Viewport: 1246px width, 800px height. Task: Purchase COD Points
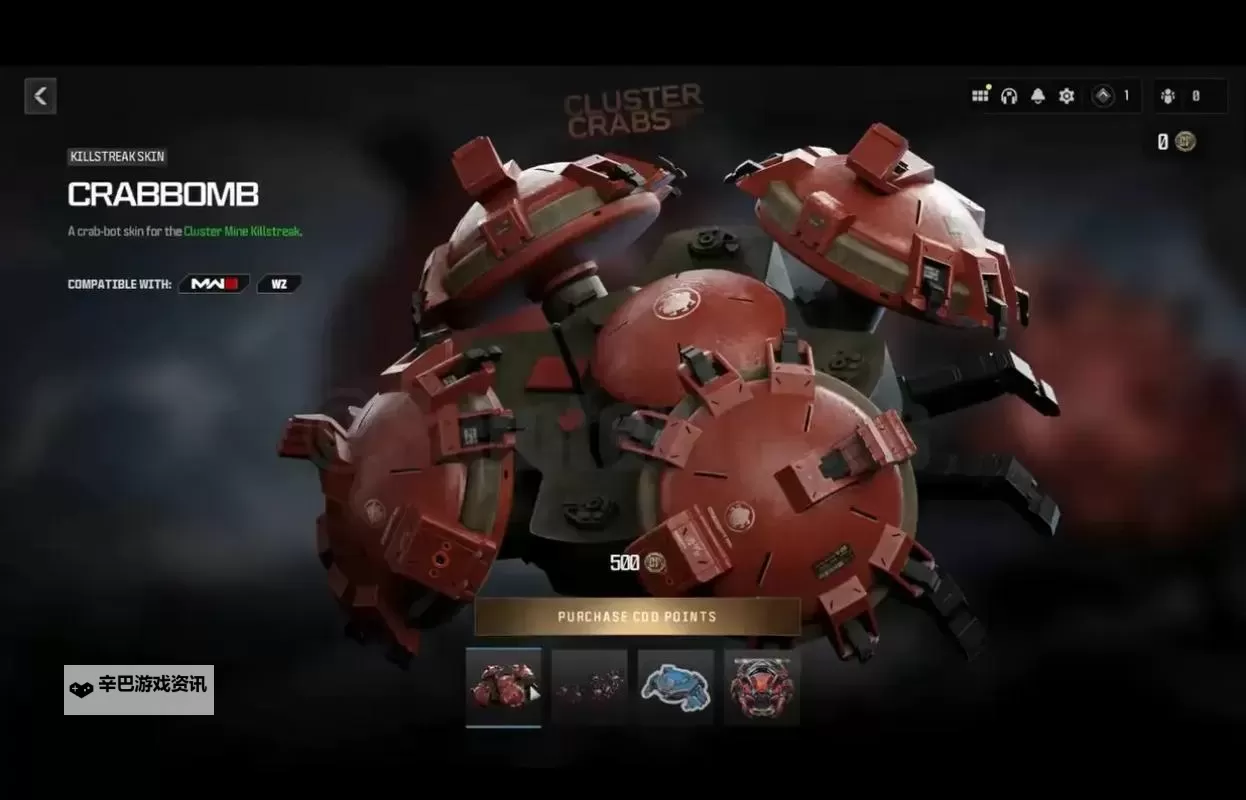click(x=637, y=617)
